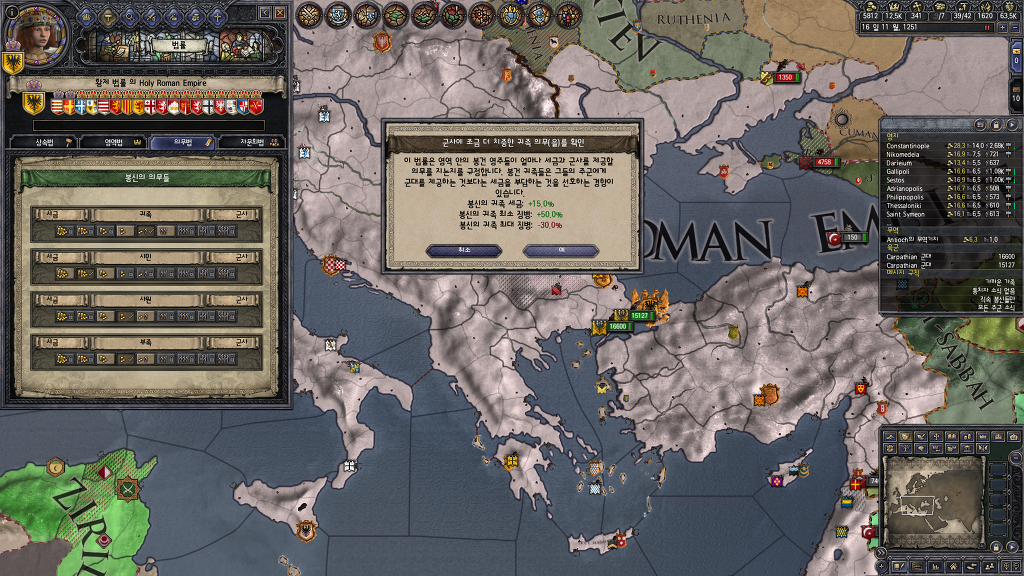
Task: Switch to the 자문회법 council law tab
Action: click(x=251, y=143)
